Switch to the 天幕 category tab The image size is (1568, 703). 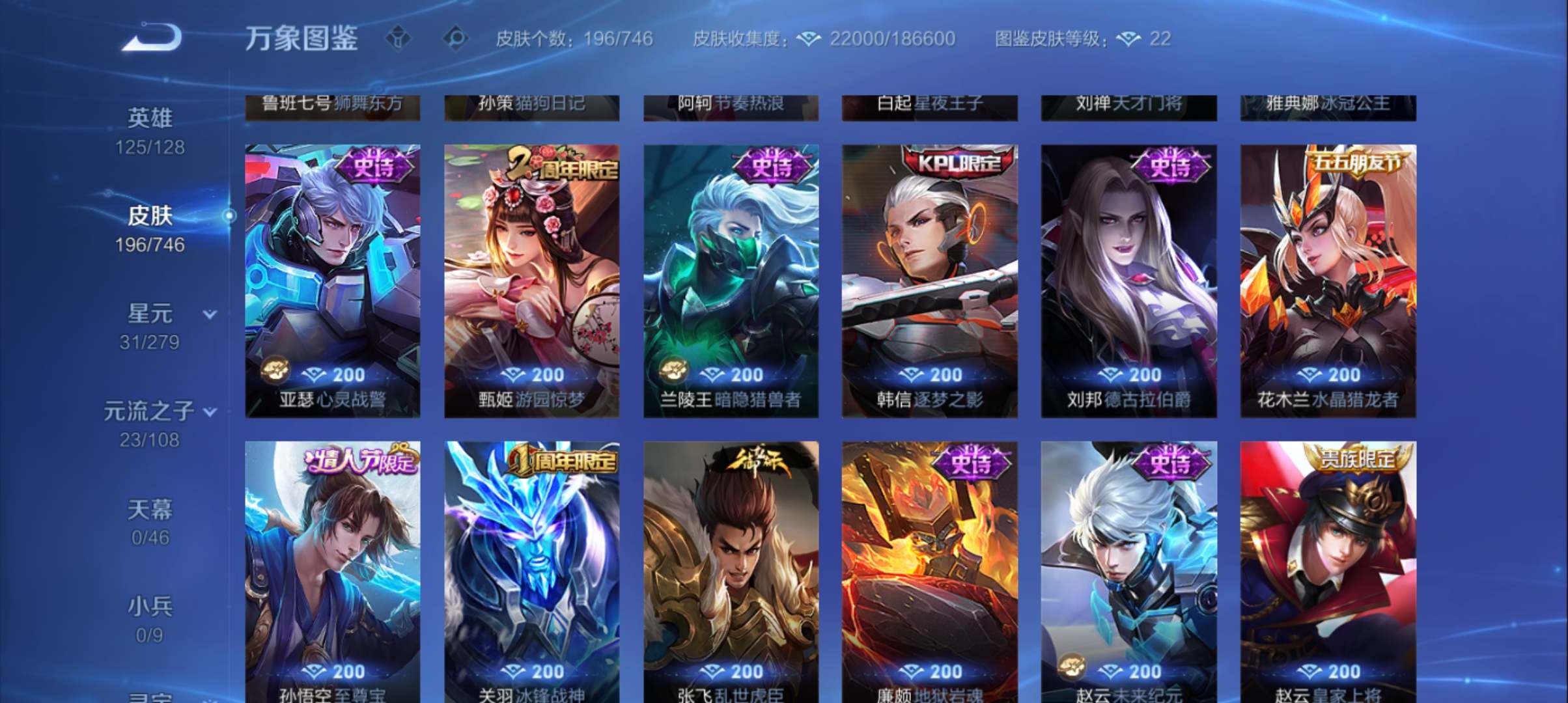149,508
